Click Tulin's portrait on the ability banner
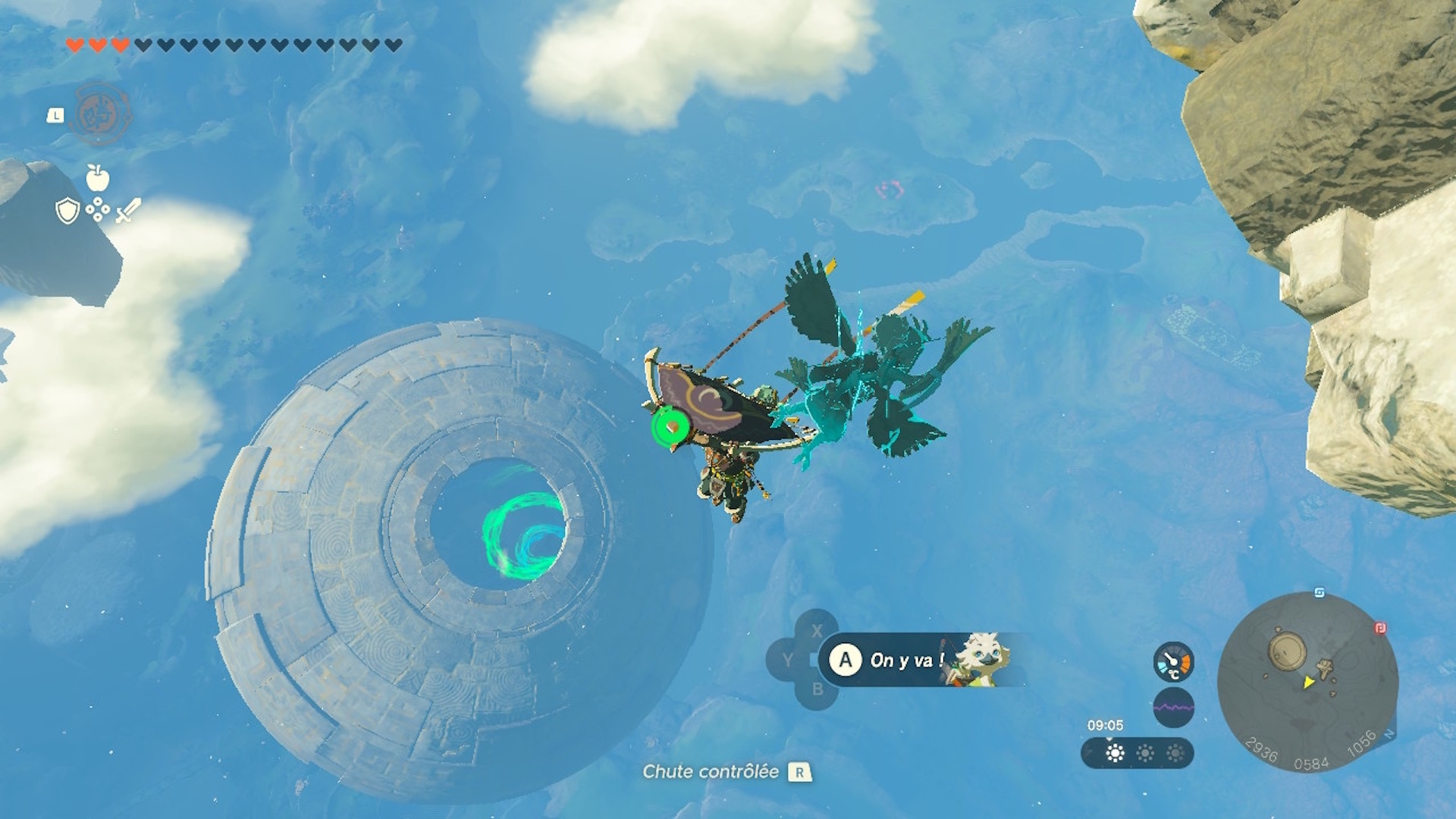Viewport: 1456px width, 819px height. tap(982, 658)
